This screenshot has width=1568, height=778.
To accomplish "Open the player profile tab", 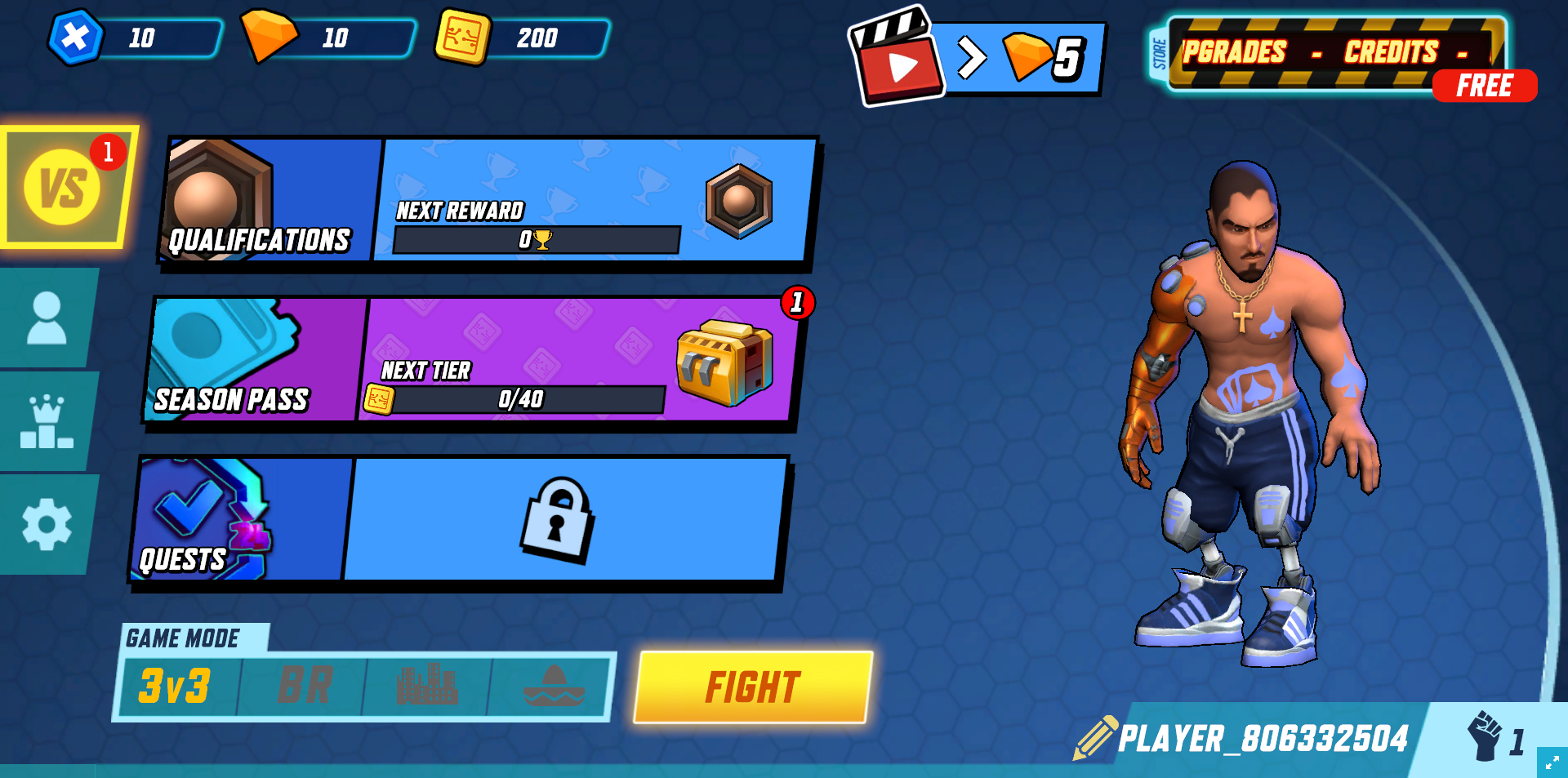I will pyautogui.click(x=47, y=318).
